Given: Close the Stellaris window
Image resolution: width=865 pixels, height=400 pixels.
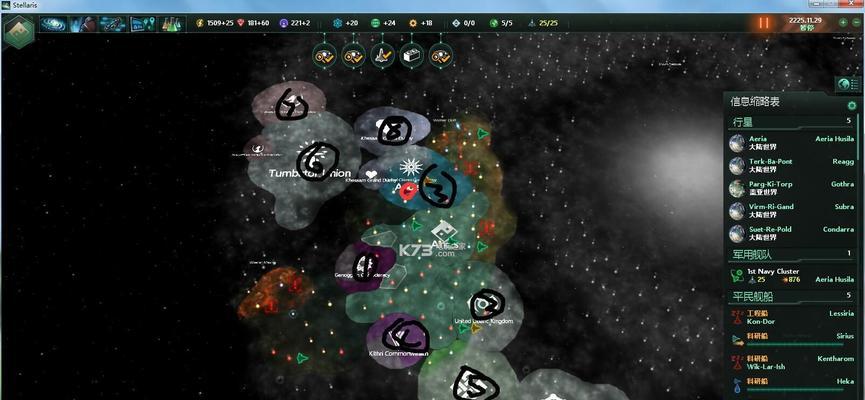Looking at the screenshot, I should coord(852,5).
